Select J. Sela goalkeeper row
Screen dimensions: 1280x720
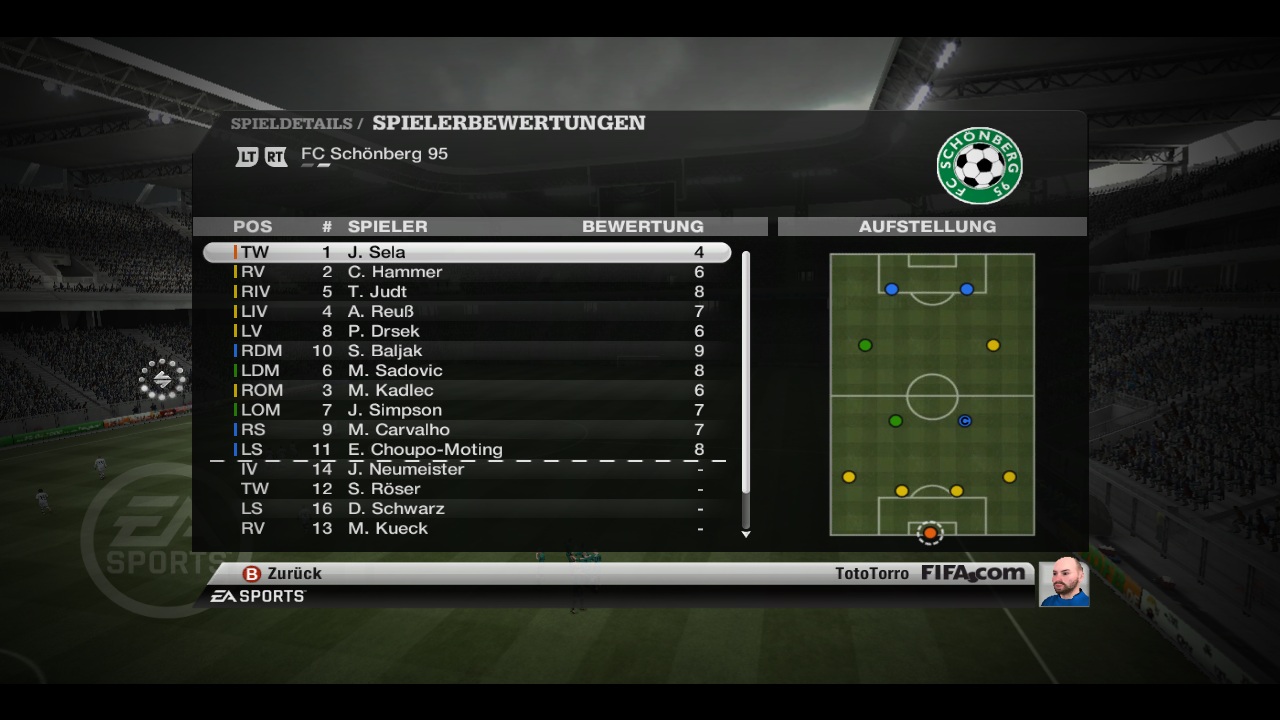point(467,252)
